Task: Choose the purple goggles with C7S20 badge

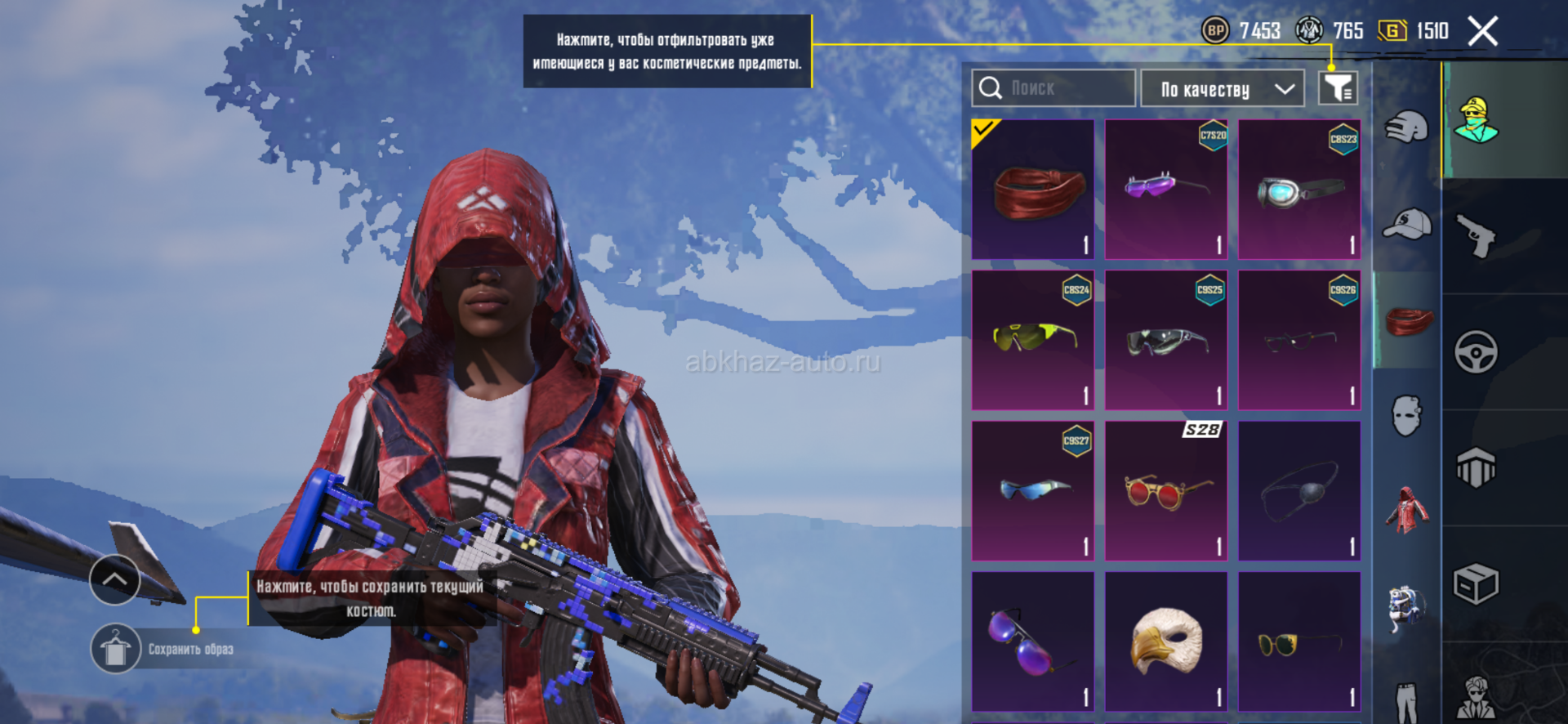Action: tap(1166, 190)
